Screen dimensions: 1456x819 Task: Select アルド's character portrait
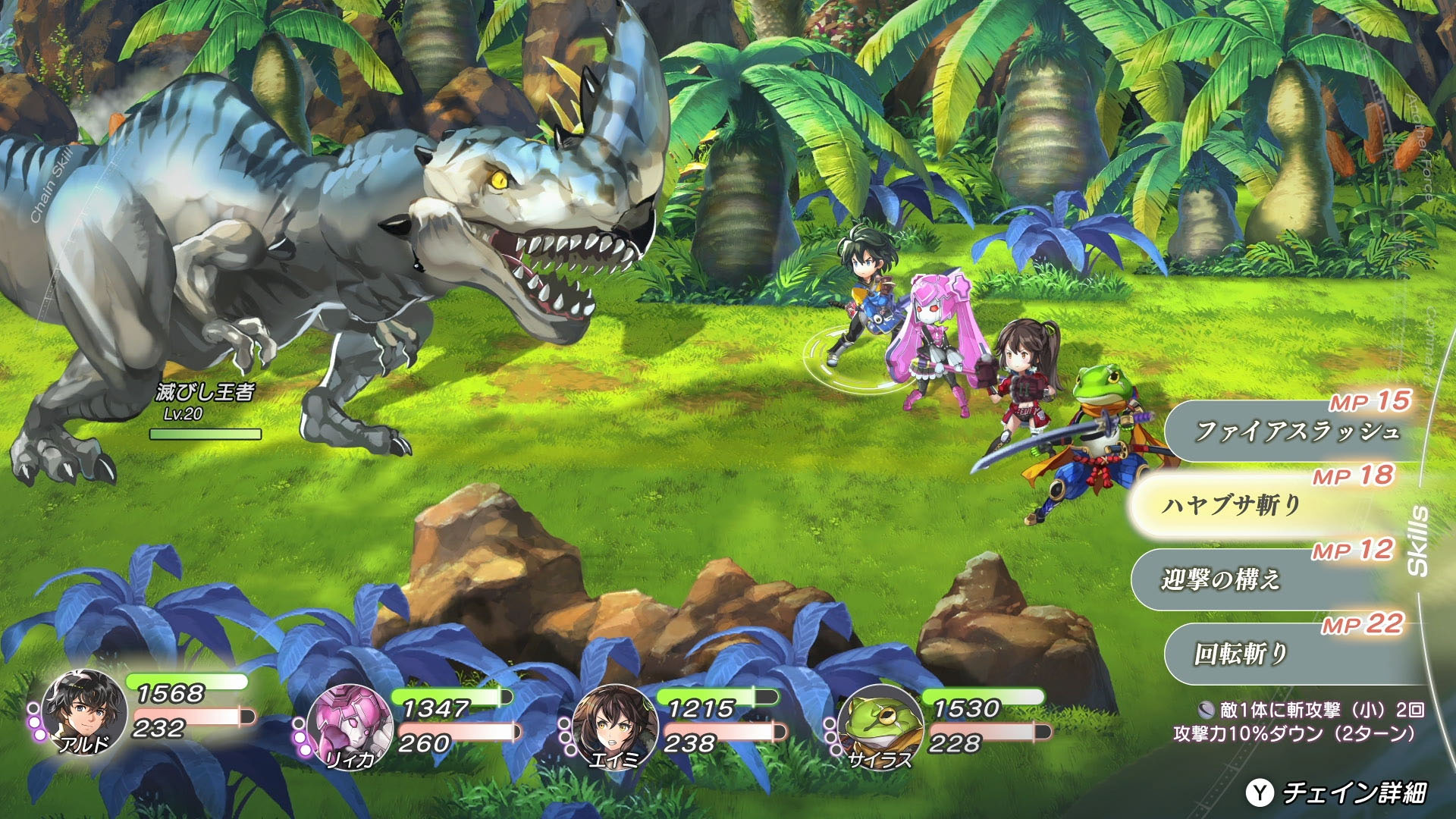83,713
